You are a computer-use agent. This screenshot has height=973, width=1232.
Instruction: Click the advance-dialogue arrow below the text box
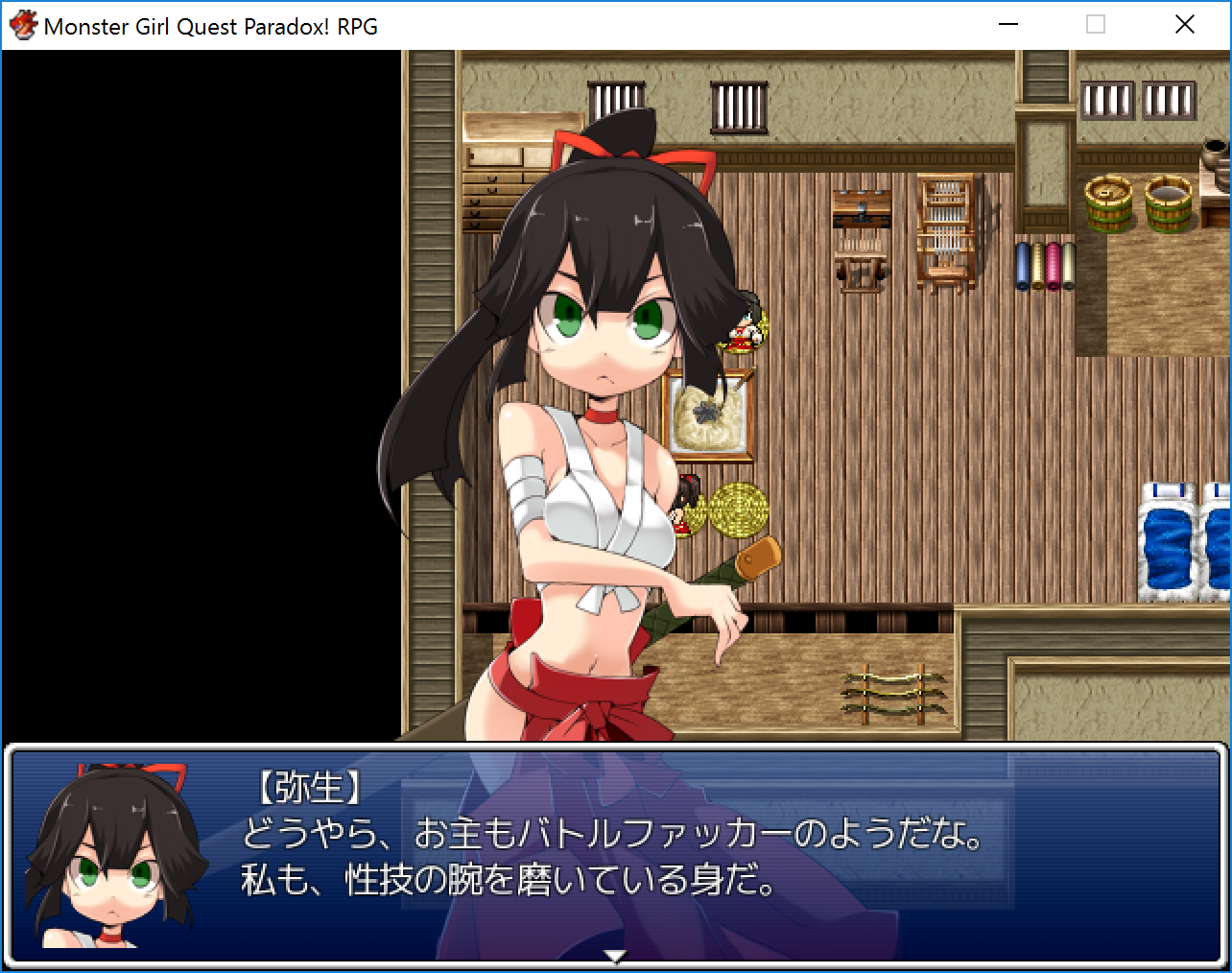coord(614,956)
